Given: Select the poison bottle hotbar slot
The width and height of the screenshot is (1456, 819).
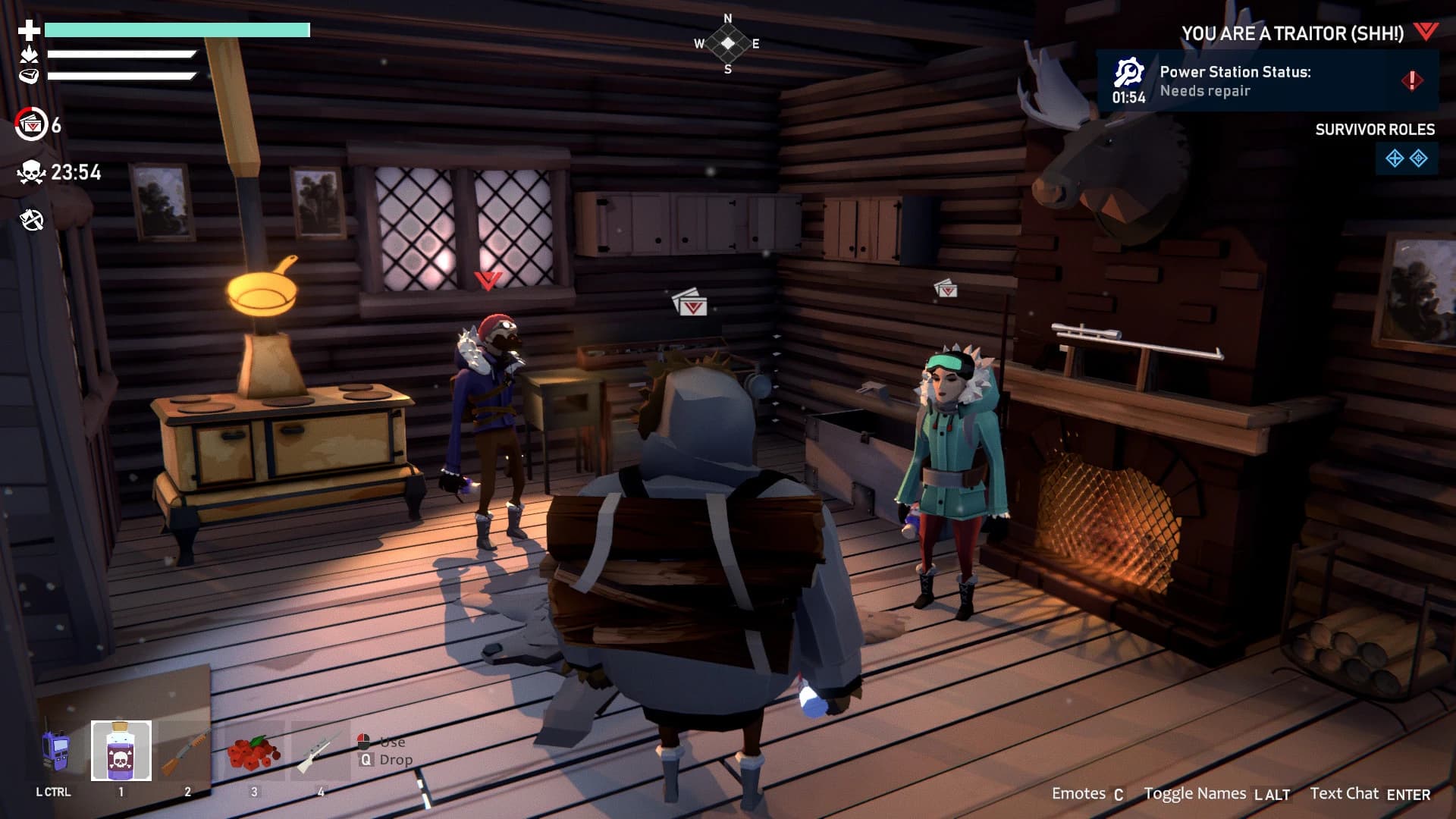Looking at the screenshot, I should tap(121, 751).
